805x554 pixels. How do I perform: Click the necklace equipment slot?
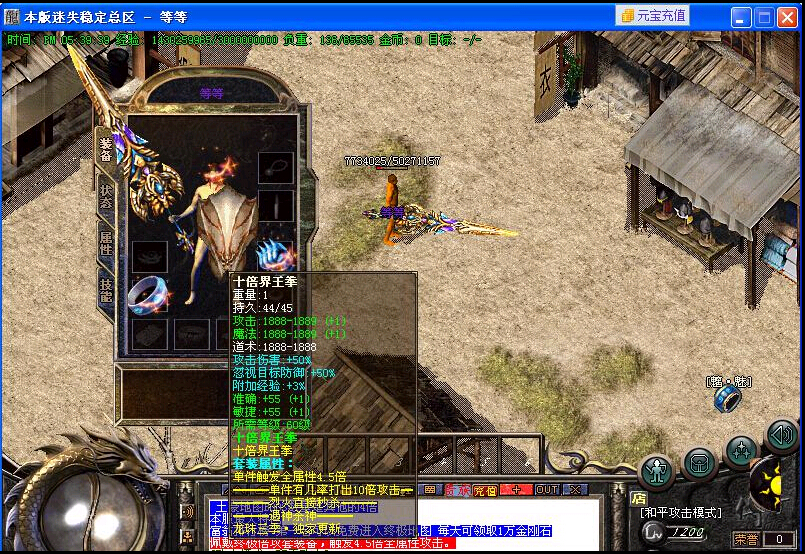click(x=276, y=167)
